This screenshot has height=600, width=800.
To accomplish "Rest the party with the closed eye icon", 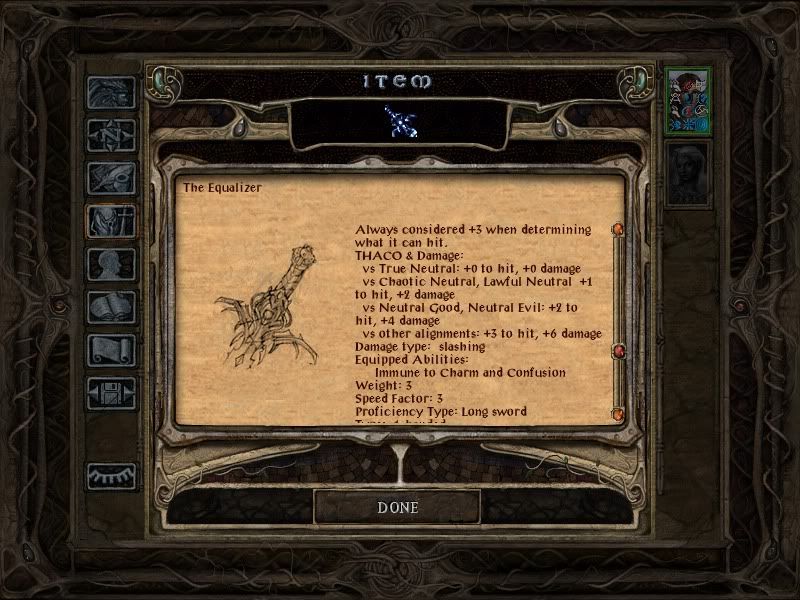I will [x=110, y=476].
